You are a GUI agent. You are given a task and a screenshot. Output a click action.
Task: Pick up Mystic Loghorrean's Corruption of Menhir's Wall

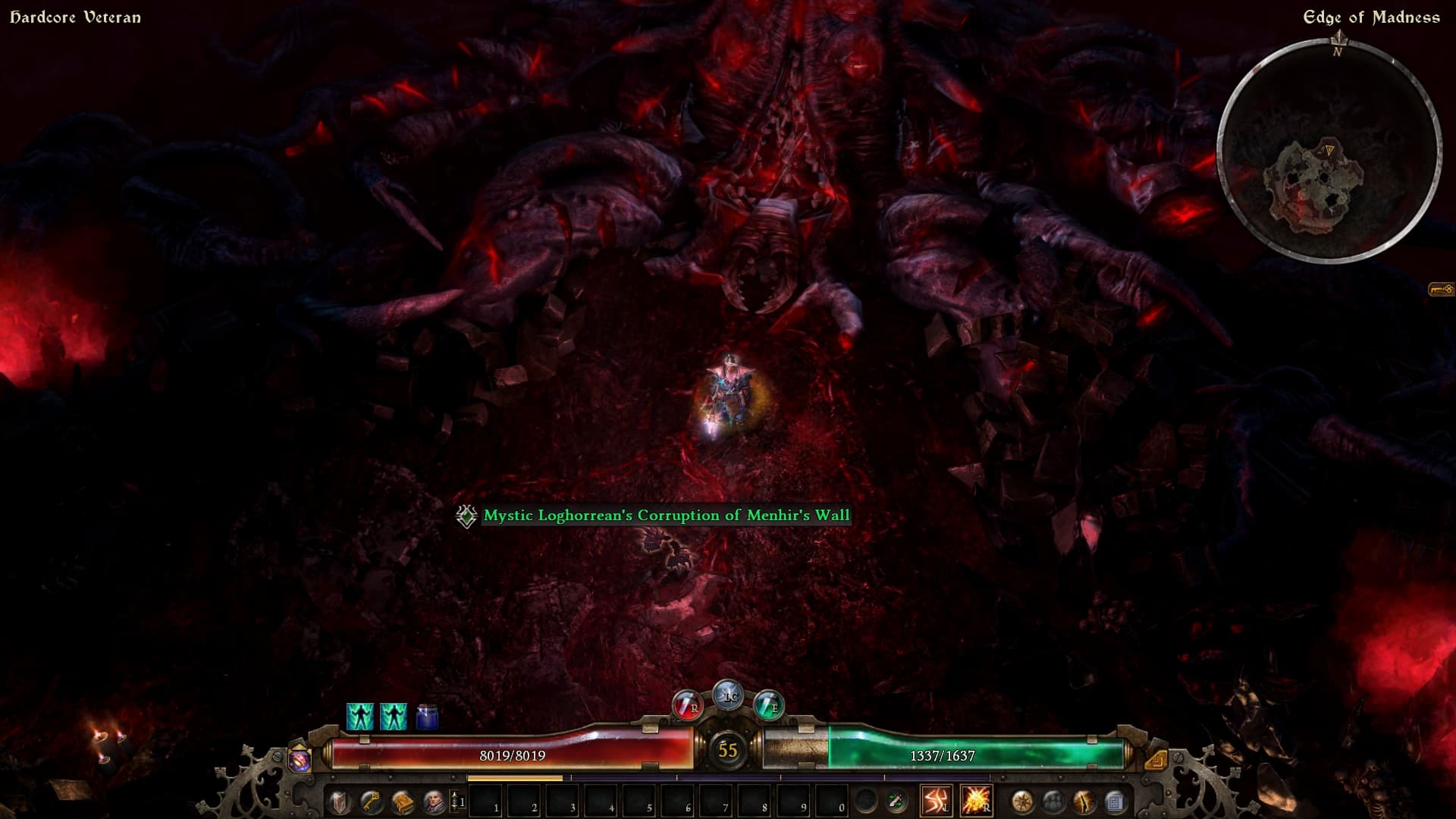pyautogui.click(x=666, y=516)
